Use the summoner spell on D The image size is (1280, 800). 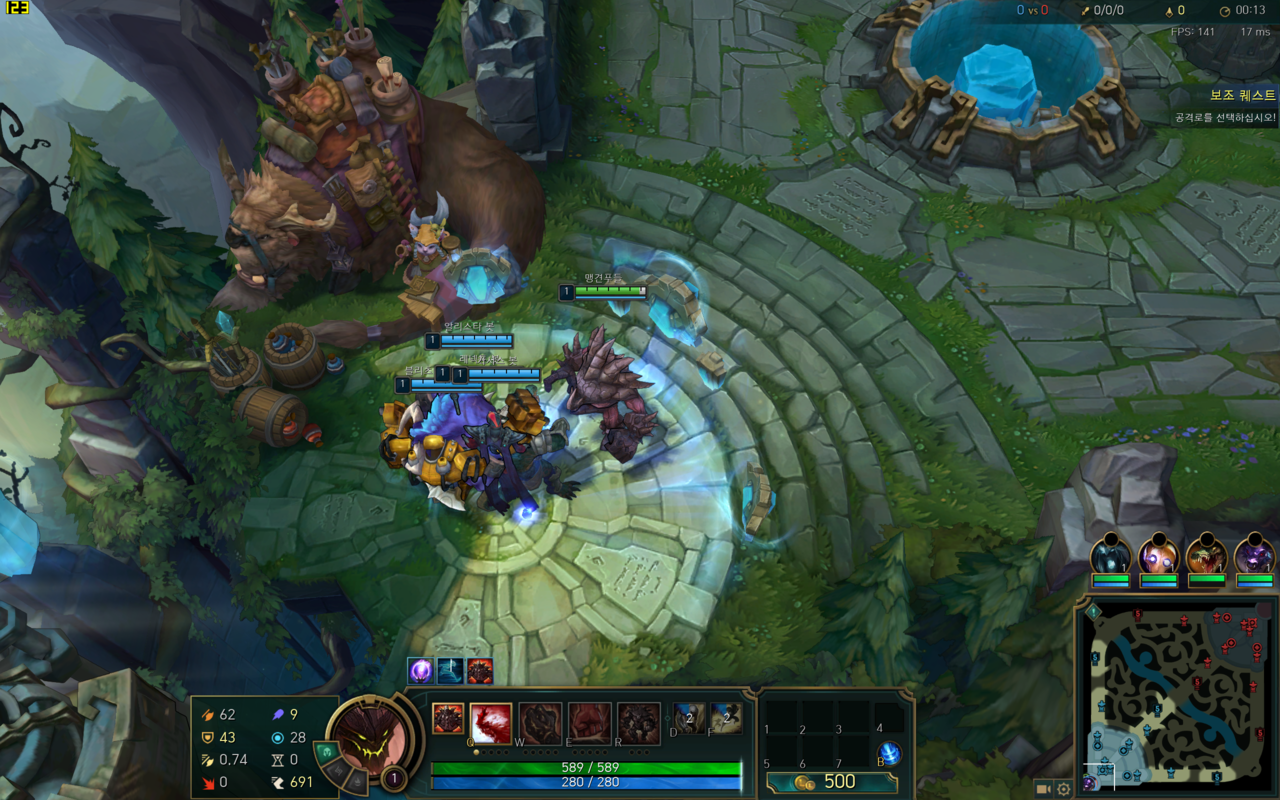pyautogui.click(x=687, y=718)
